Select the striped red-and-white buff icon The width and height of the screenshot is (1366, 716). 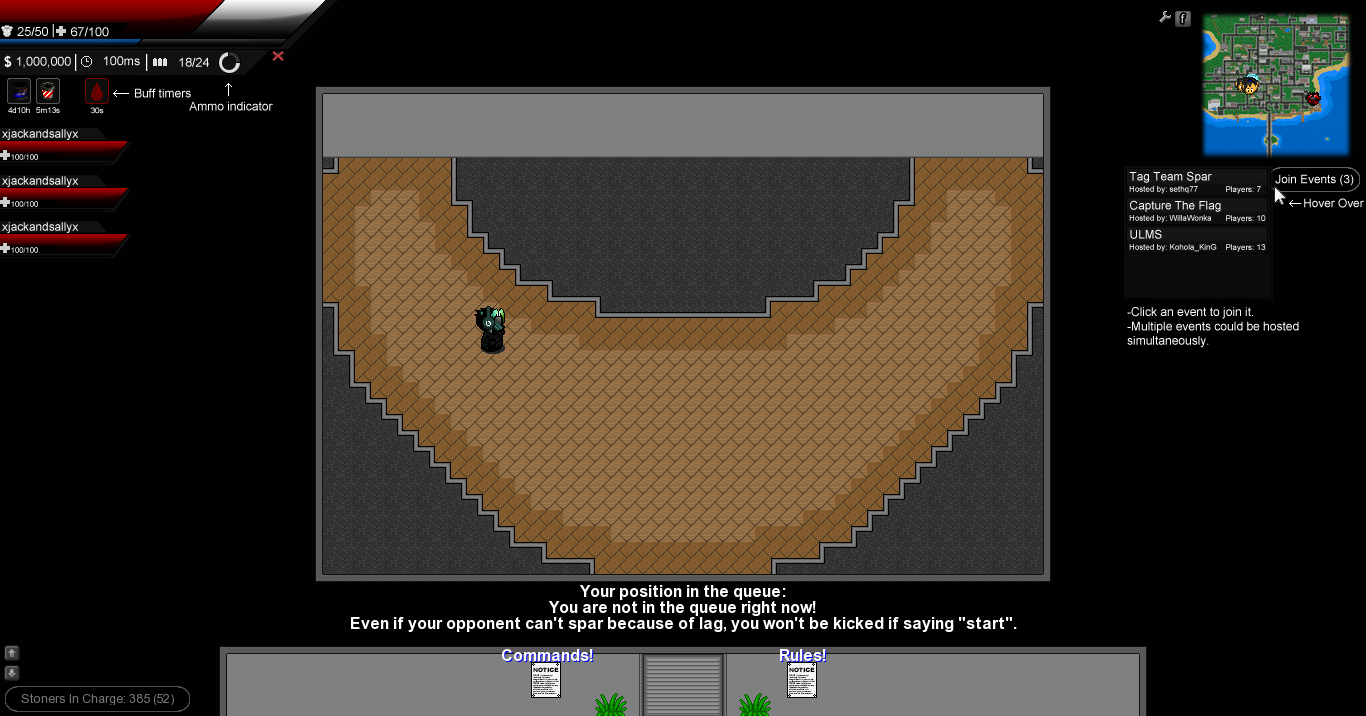click(48, 92)
